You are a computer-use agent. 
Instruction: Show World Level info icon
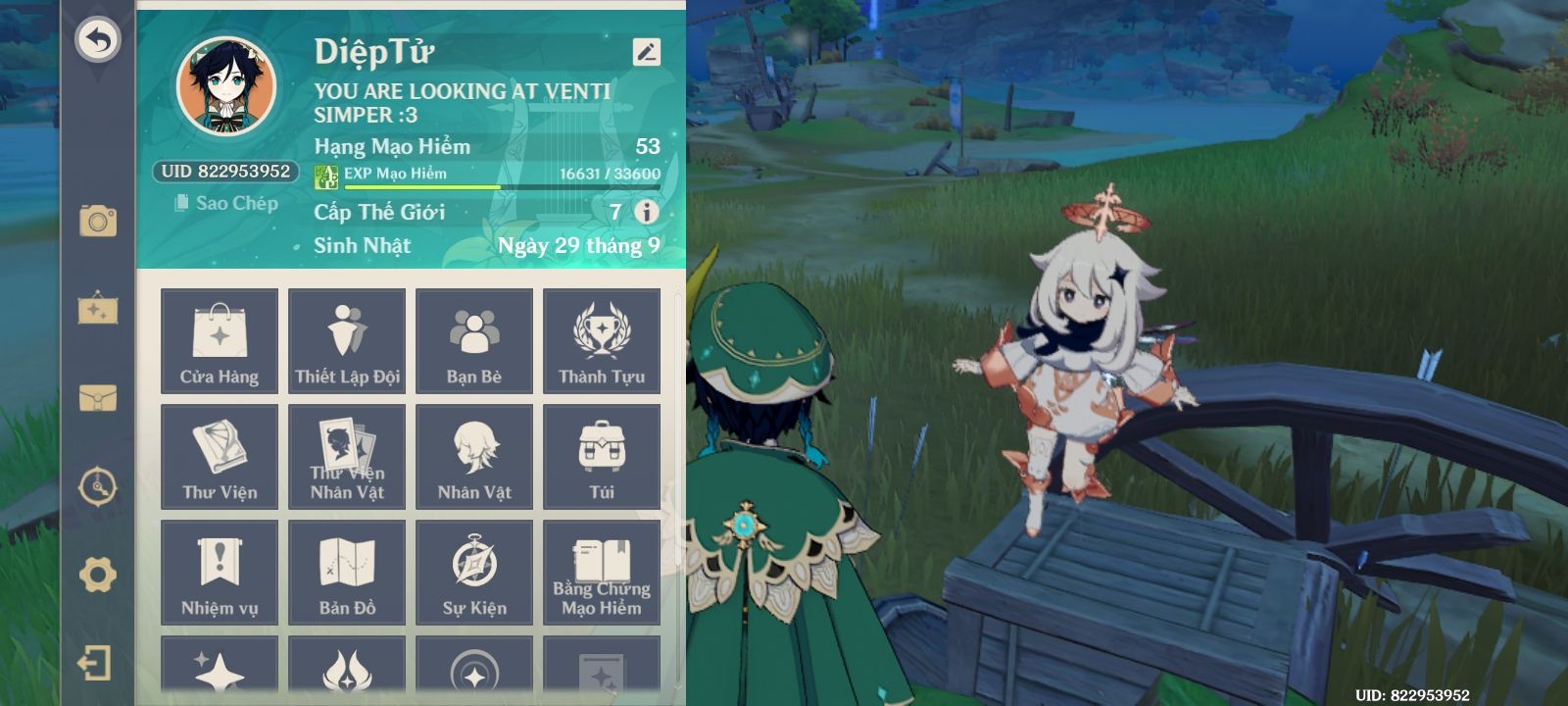pyautogui.click(x=646, y=212)
